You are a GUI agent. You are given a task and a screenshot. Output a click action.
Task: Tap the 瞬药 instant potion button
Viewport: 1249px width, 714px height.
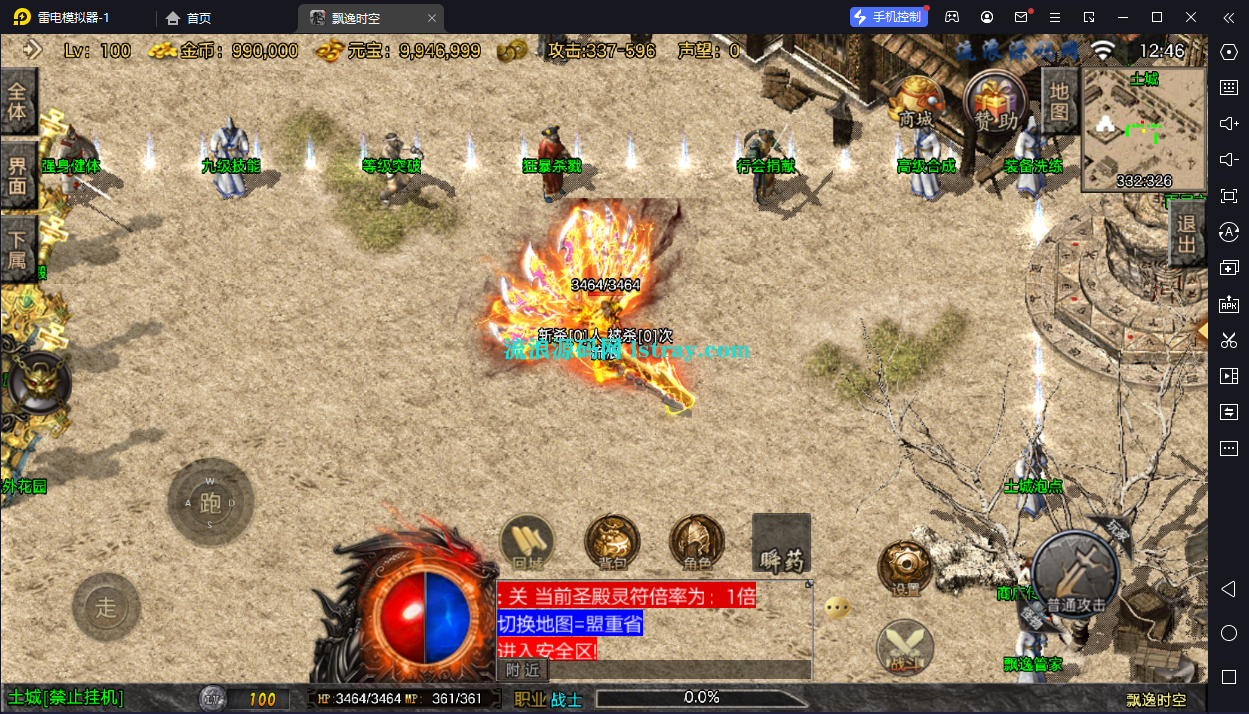coord(781,545)
